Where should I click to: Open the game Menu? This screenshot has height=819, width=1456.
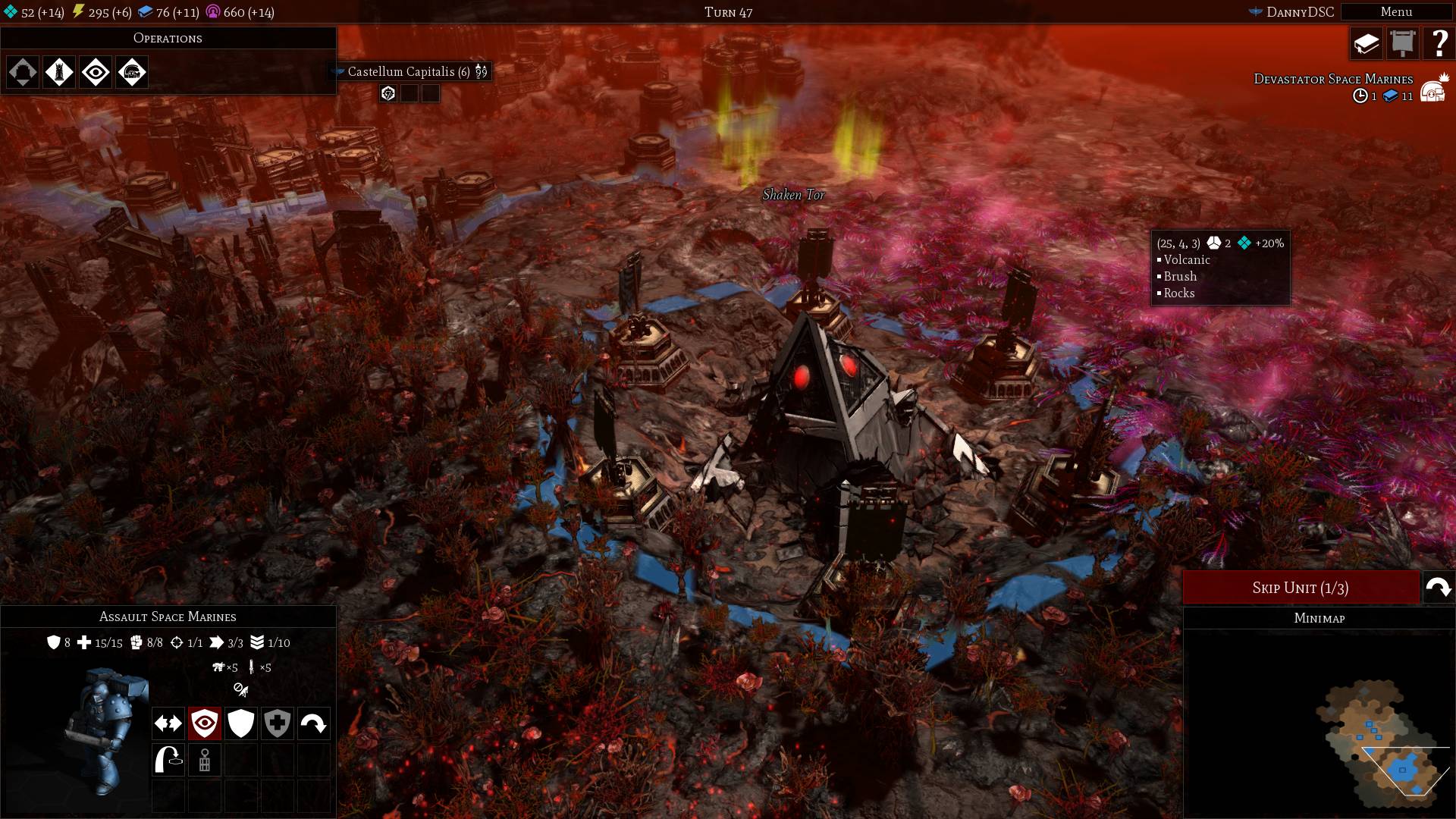pos(1396,12)
